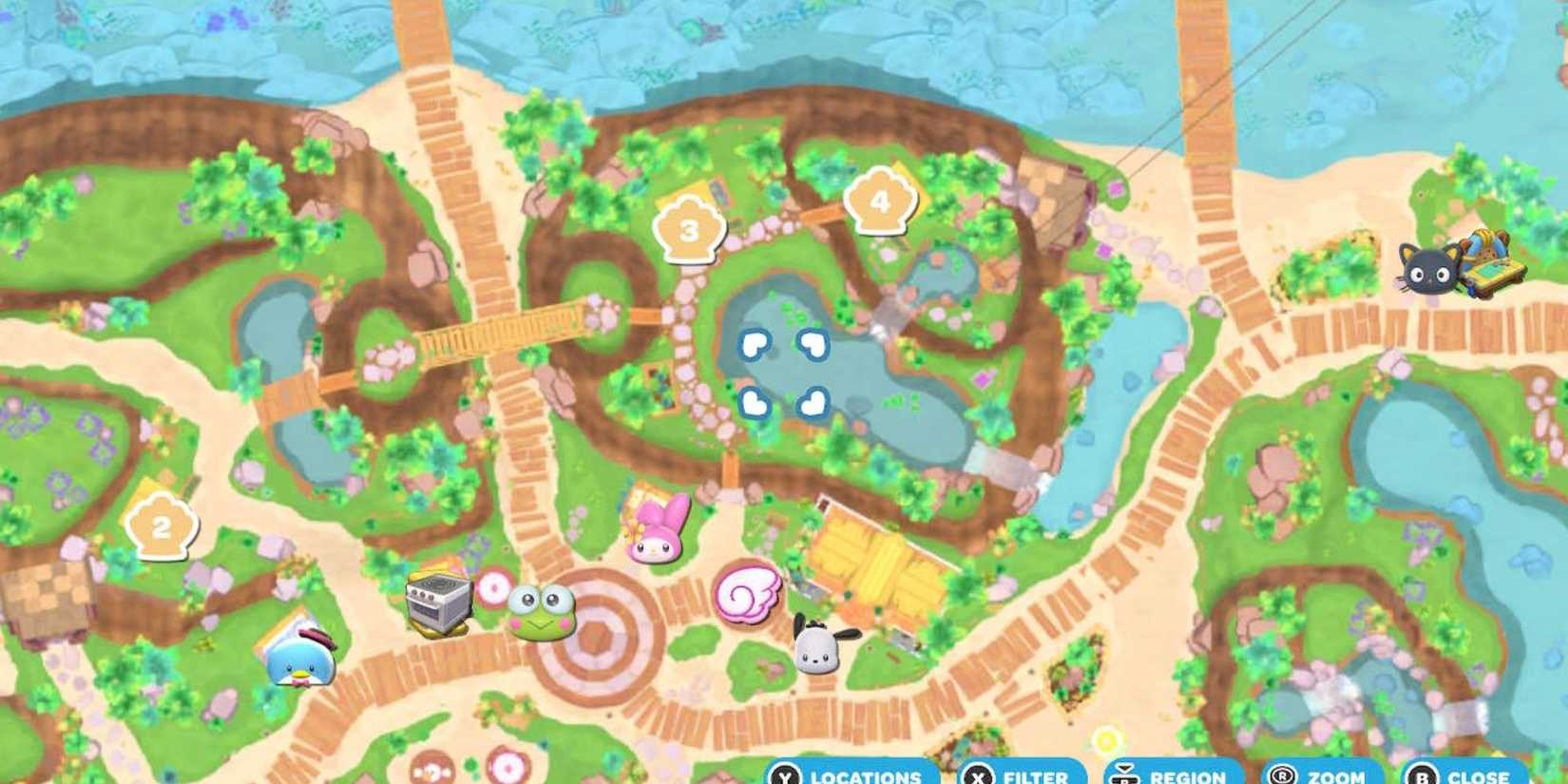The width and height of the screenshot is (1568, 784).
Task: Select shell marker number 4
Action: pos(879,201)
